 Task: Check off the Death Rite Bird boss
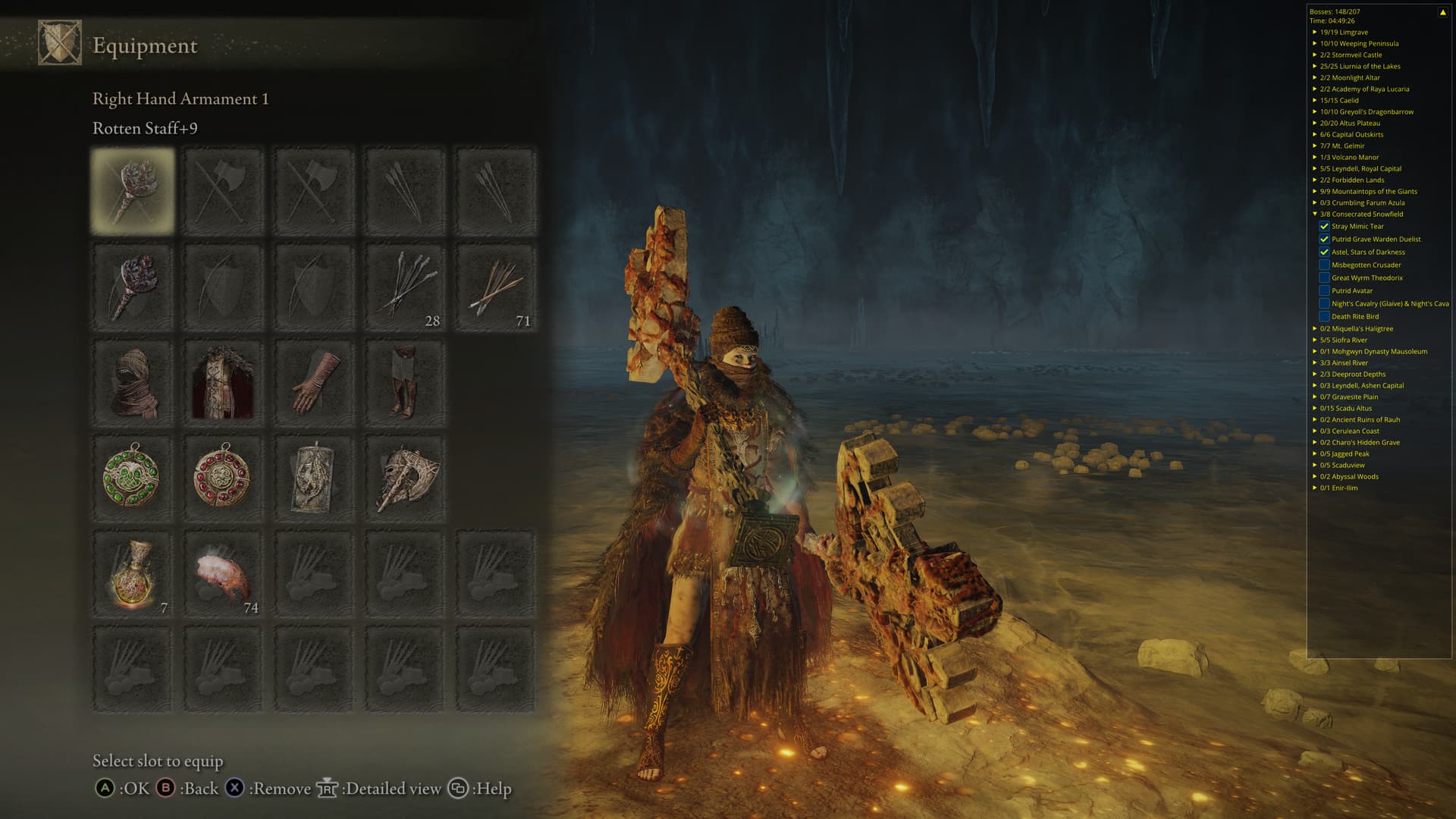point(1324,316)
